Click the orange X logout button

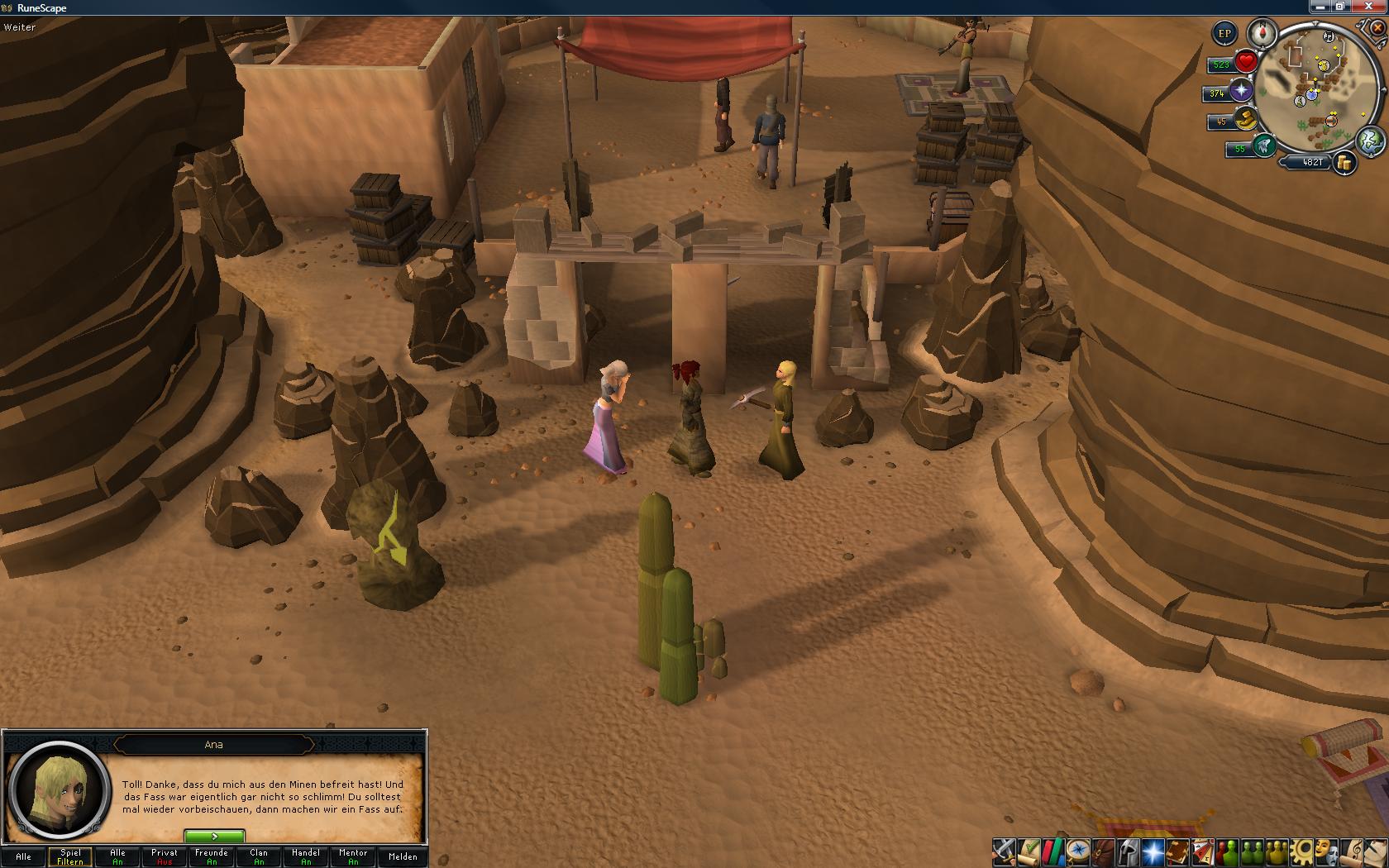point(1377,27)
